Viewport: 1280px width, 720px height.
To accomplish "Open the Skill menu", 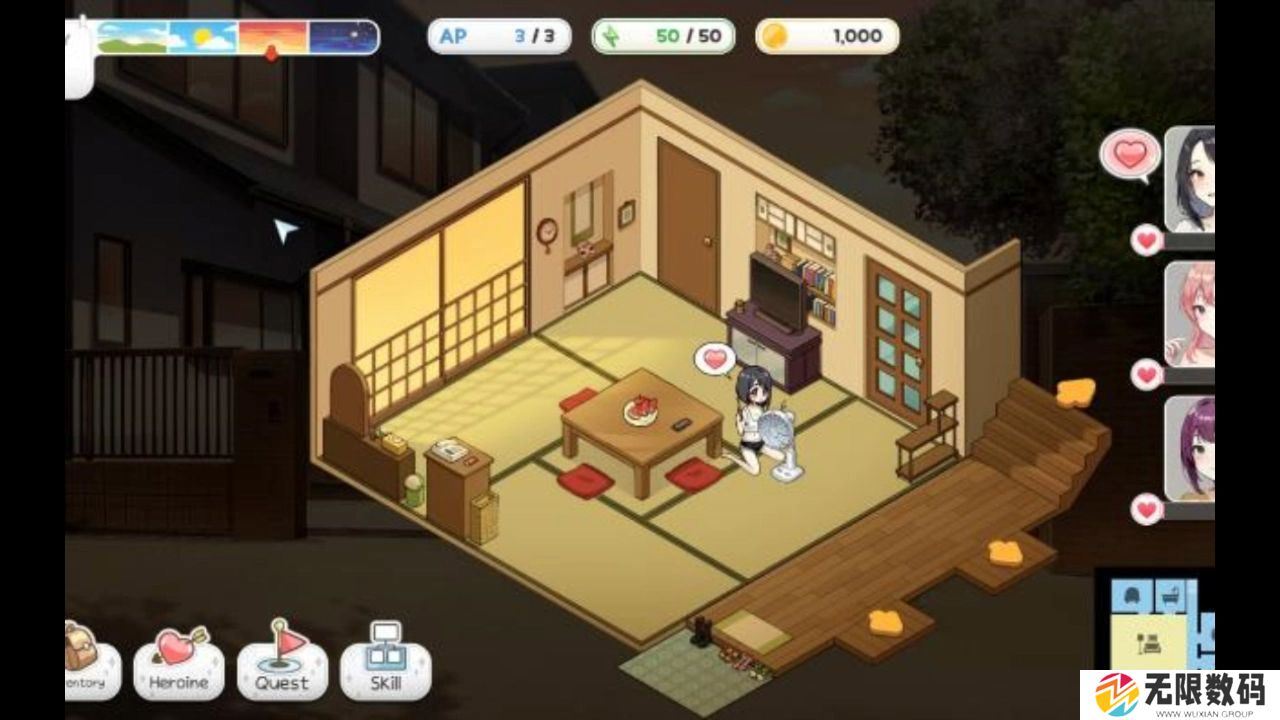I will click(x=385, y=667).
